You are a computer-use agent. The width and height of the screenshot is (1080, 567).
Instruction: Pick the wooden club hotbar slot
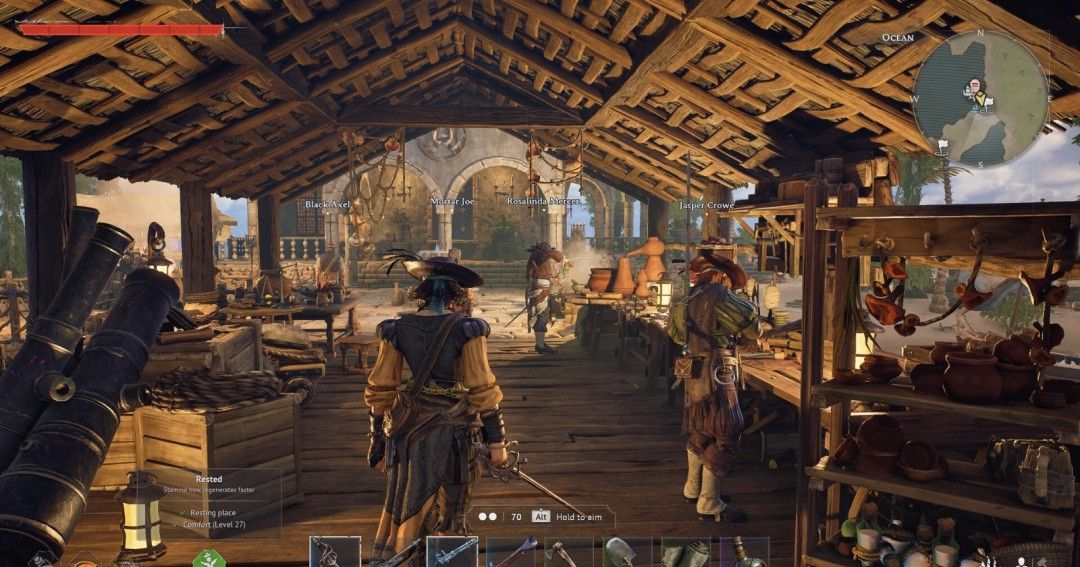(x=511, y=553)
